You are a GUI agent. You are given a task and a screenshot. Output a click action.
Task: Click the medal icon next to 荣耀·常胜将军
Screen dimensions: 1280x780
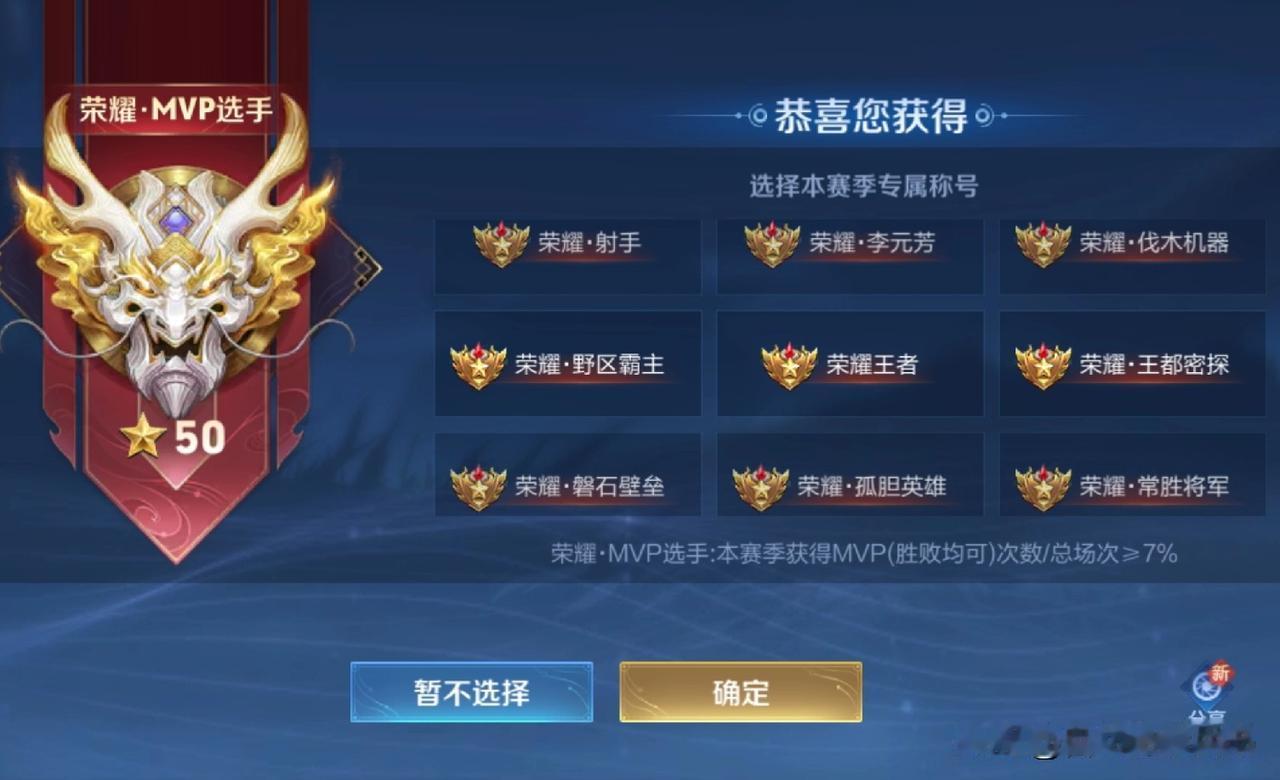1042,485
